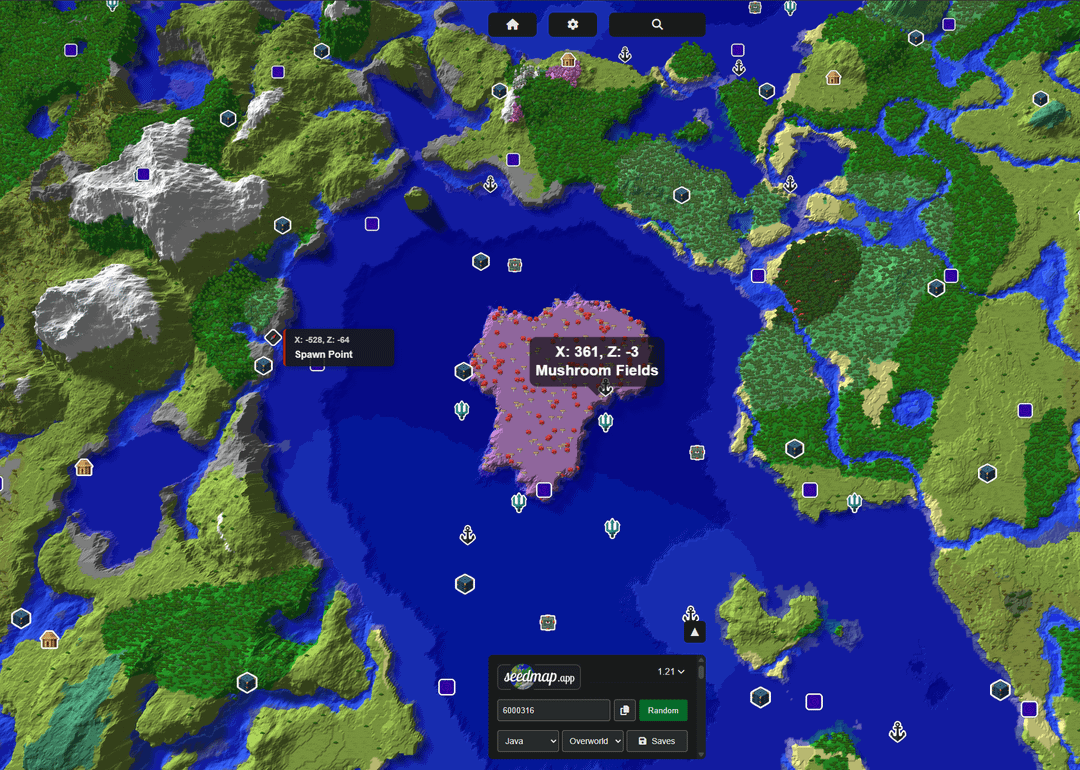Open the Overworld dimension dropdown

pos(592,741)
